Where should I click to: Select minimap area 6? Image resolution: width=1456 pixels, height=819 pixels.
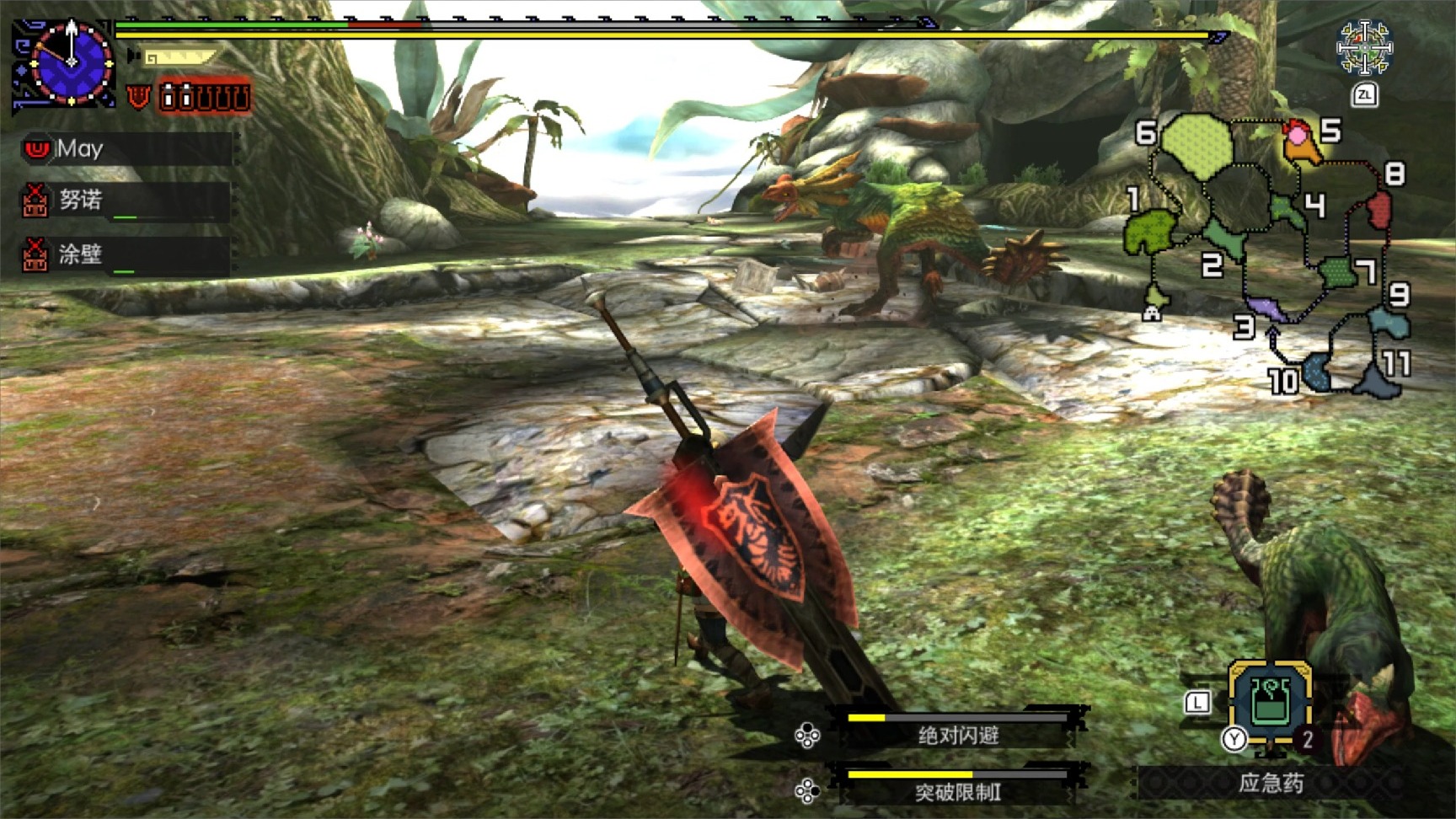pyautogui.click(x=1196, y=147)
